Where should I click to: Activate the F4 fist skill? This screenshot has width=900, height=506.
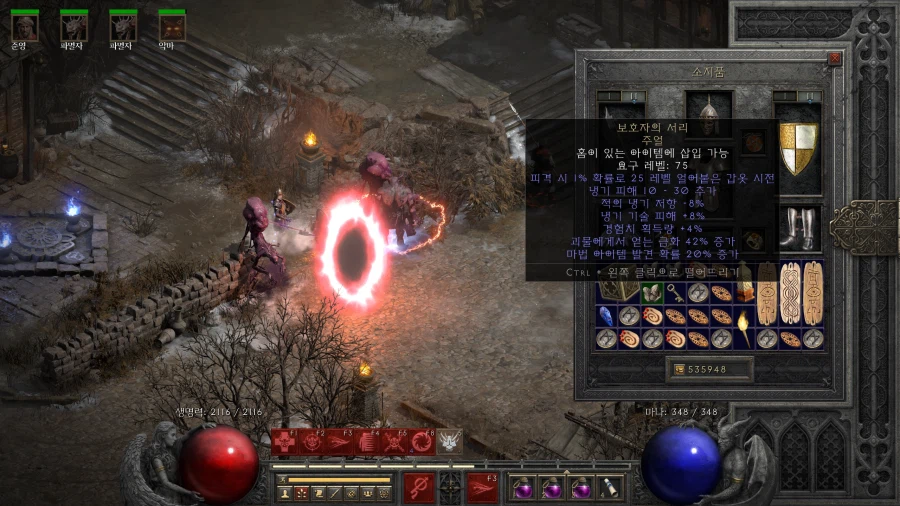(x=367, y=441)
